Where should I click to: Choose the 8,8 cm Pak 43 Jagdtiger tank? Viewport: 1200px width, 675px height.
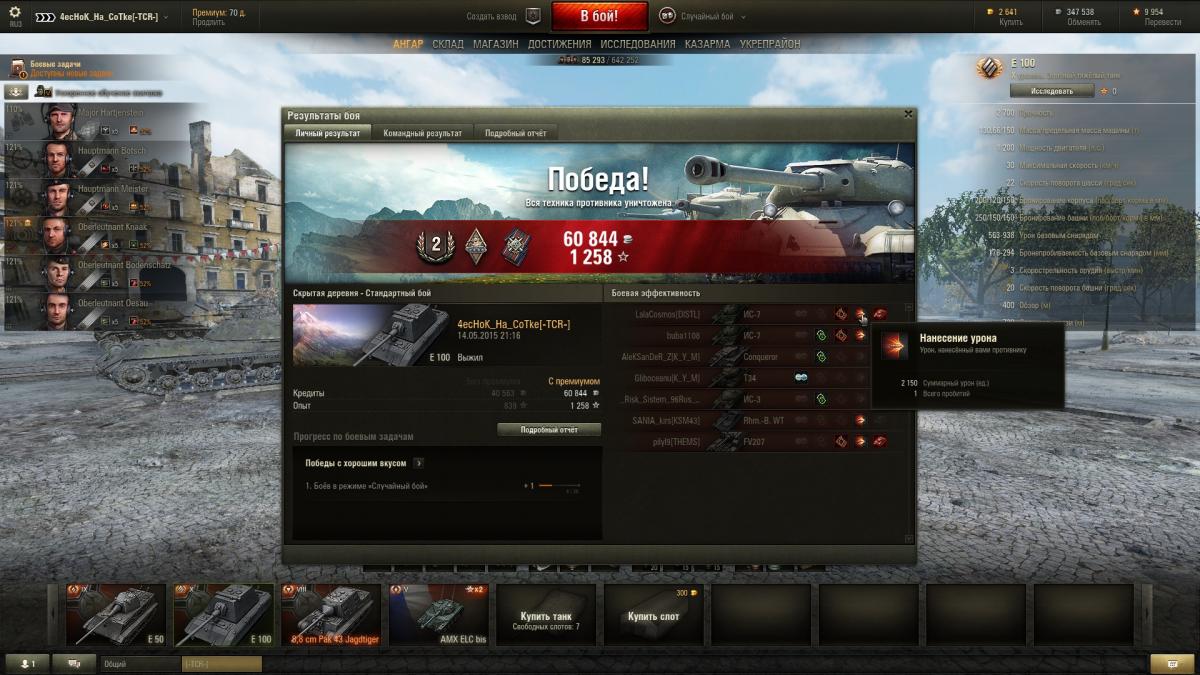[x=330, y=614]
